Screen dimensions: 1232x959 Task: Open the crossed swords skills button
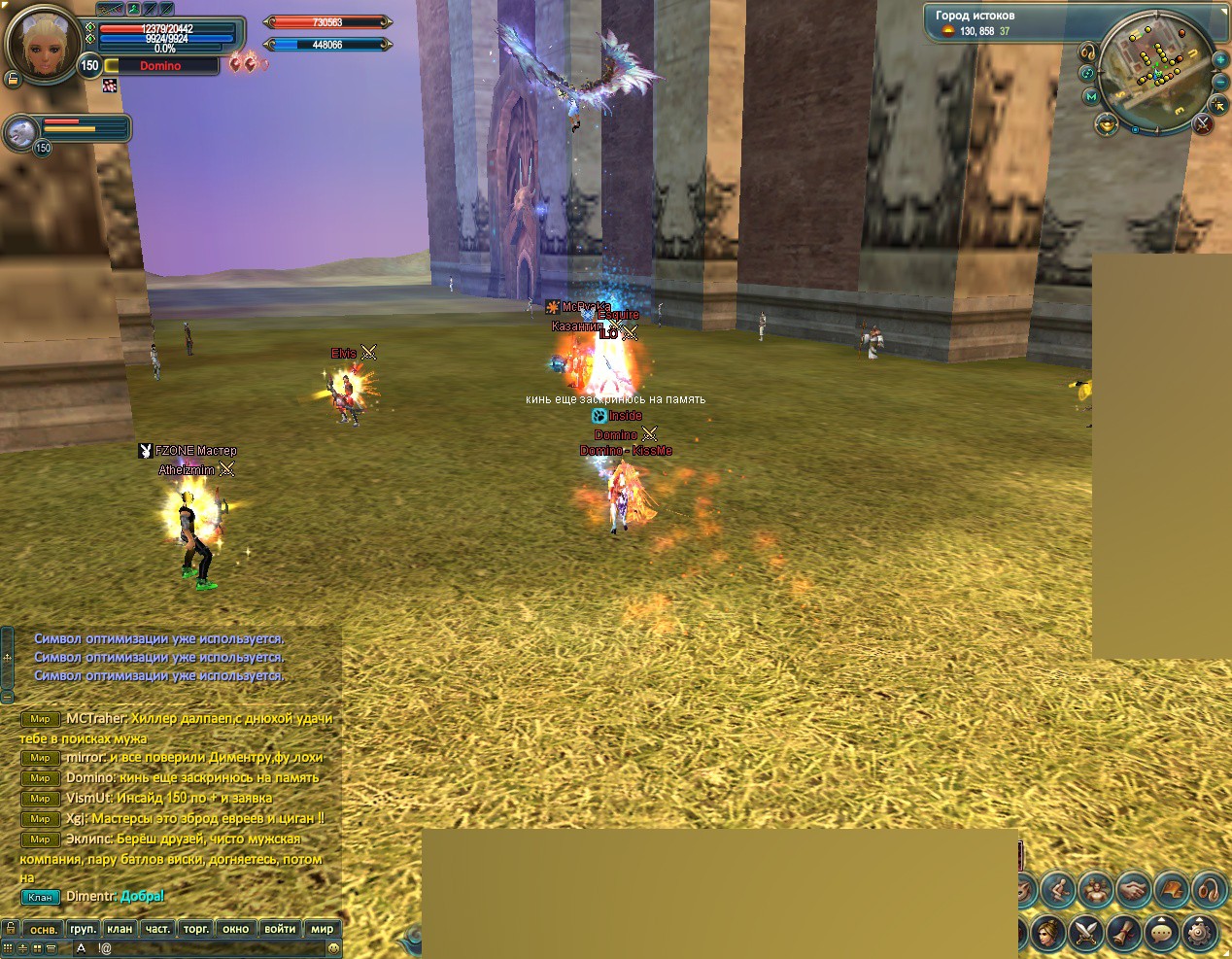coord(1084,933)
